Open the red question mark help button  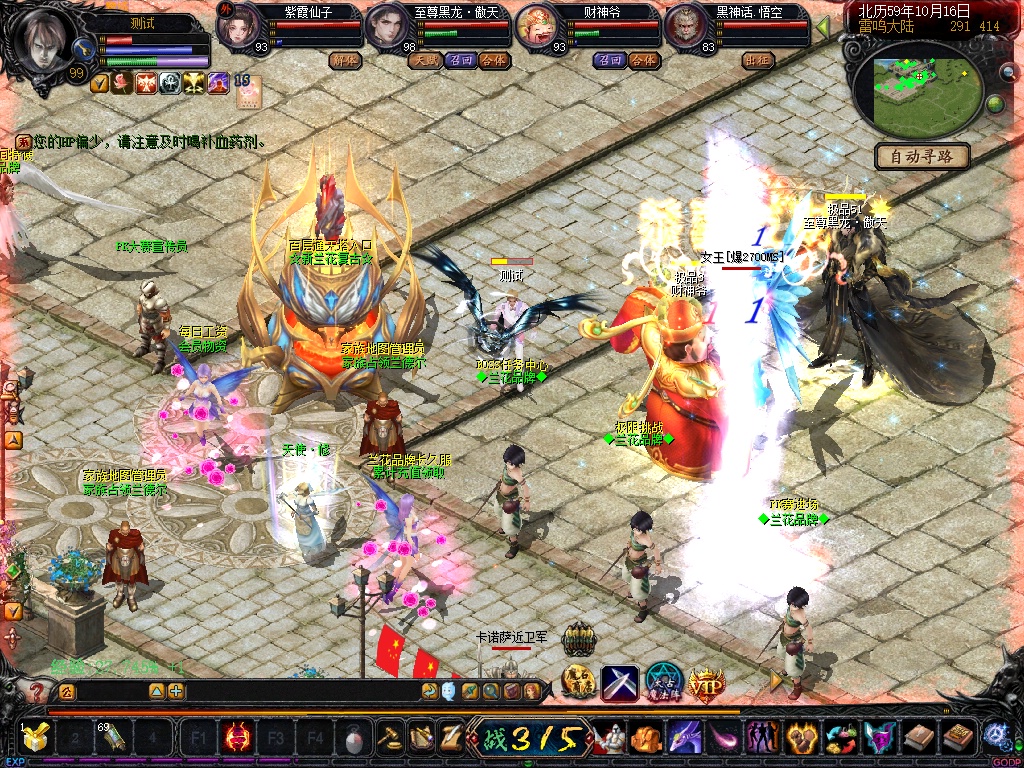pyautogui.click(x=37, y=691)
